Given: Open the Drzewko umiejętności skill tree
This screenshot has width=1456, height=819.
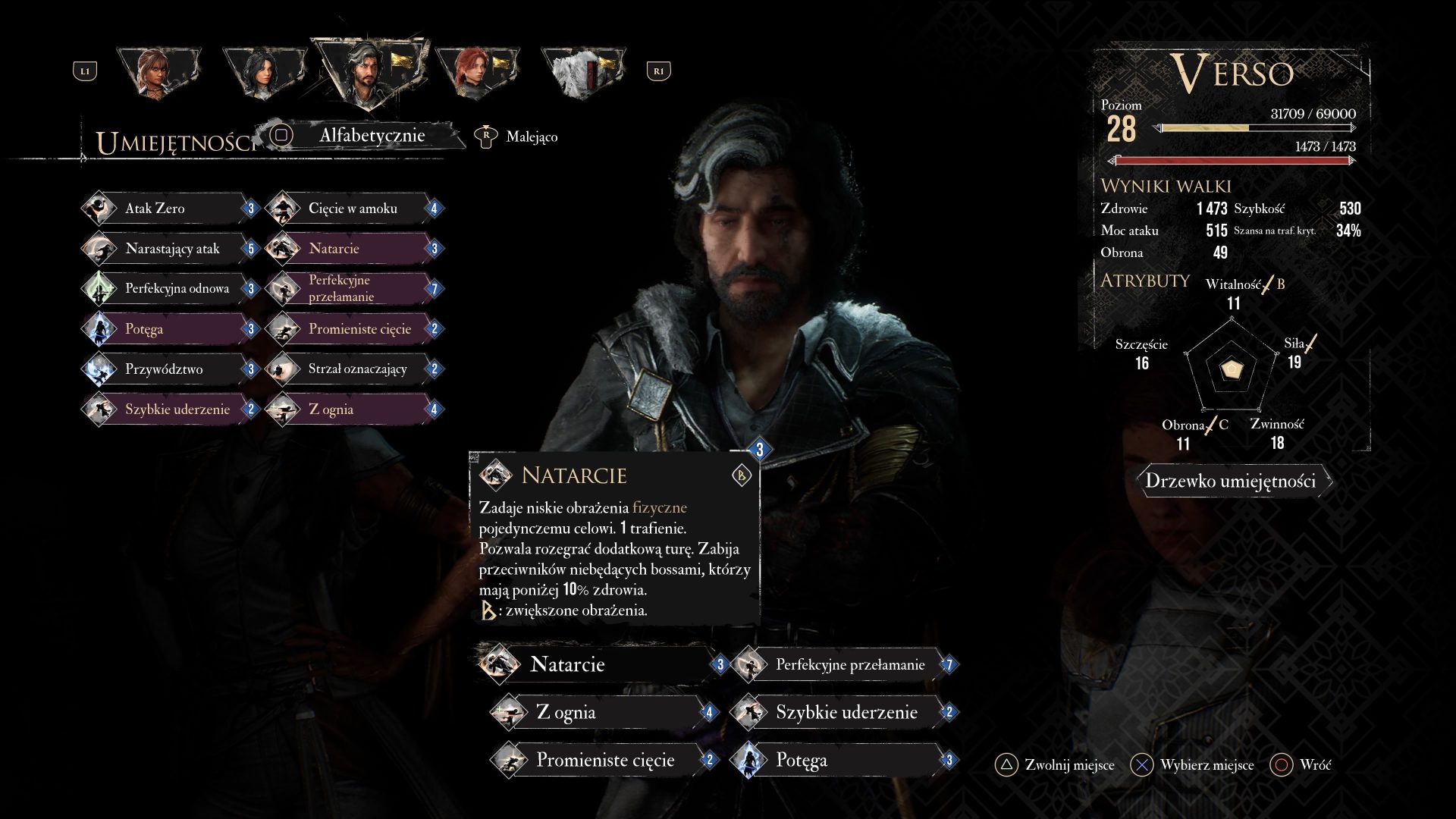Looking at the screenshot, I should [1230, 481].
